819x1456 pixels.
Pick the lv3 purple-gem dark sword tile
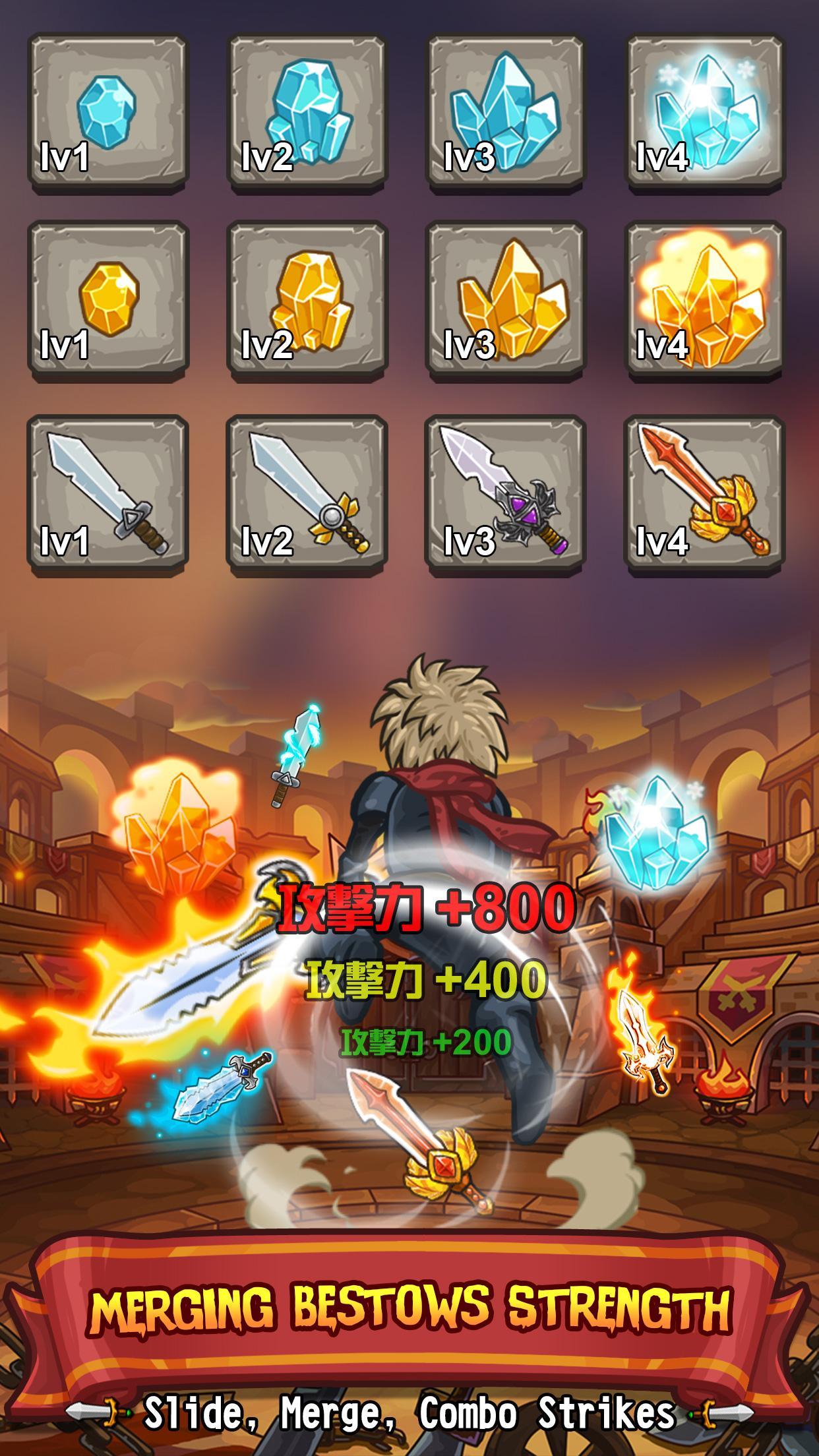tap(506, 496)
